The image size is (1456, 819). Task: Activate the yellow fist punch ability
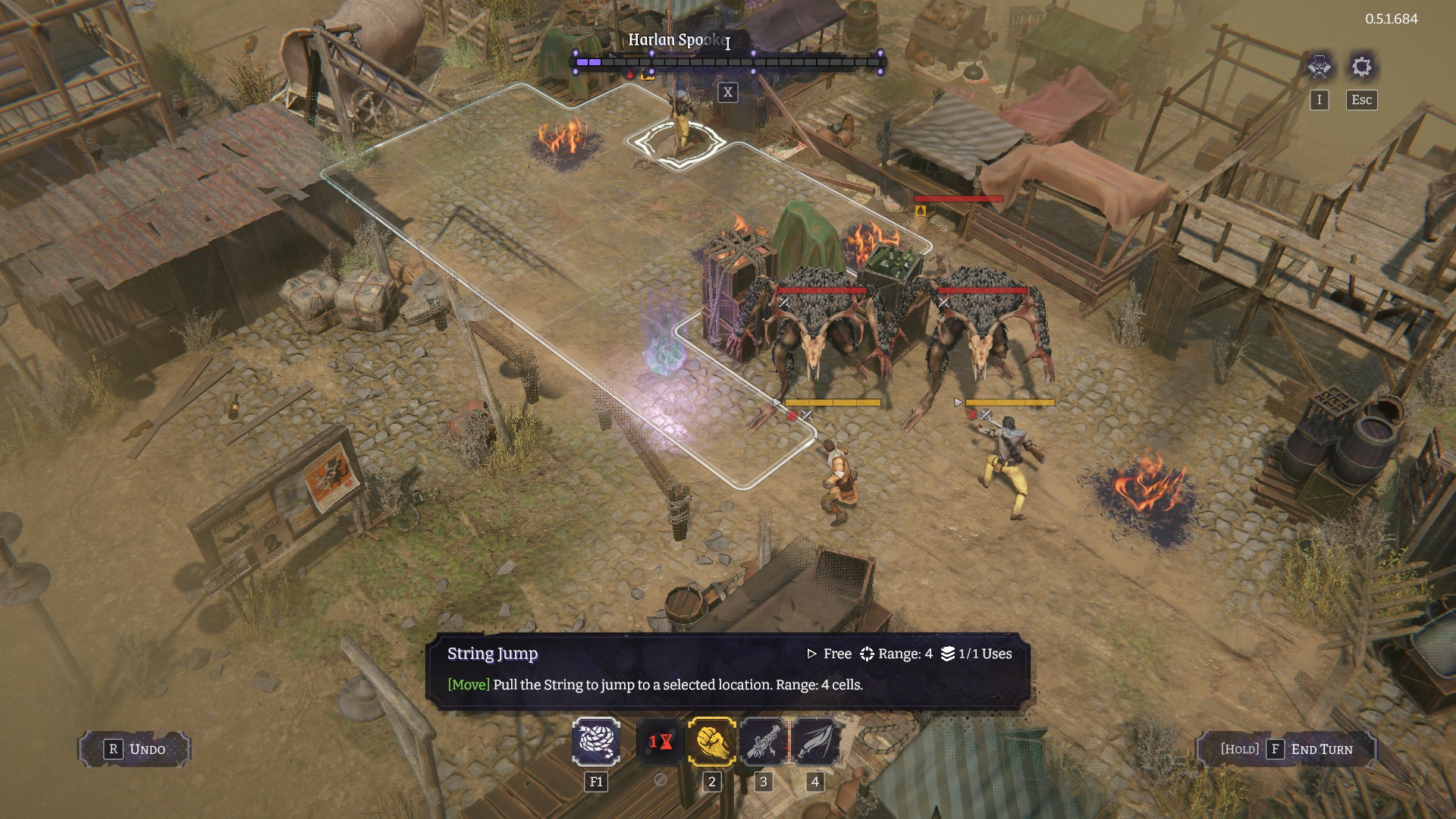pyautogui.click(x=711, y=741)
